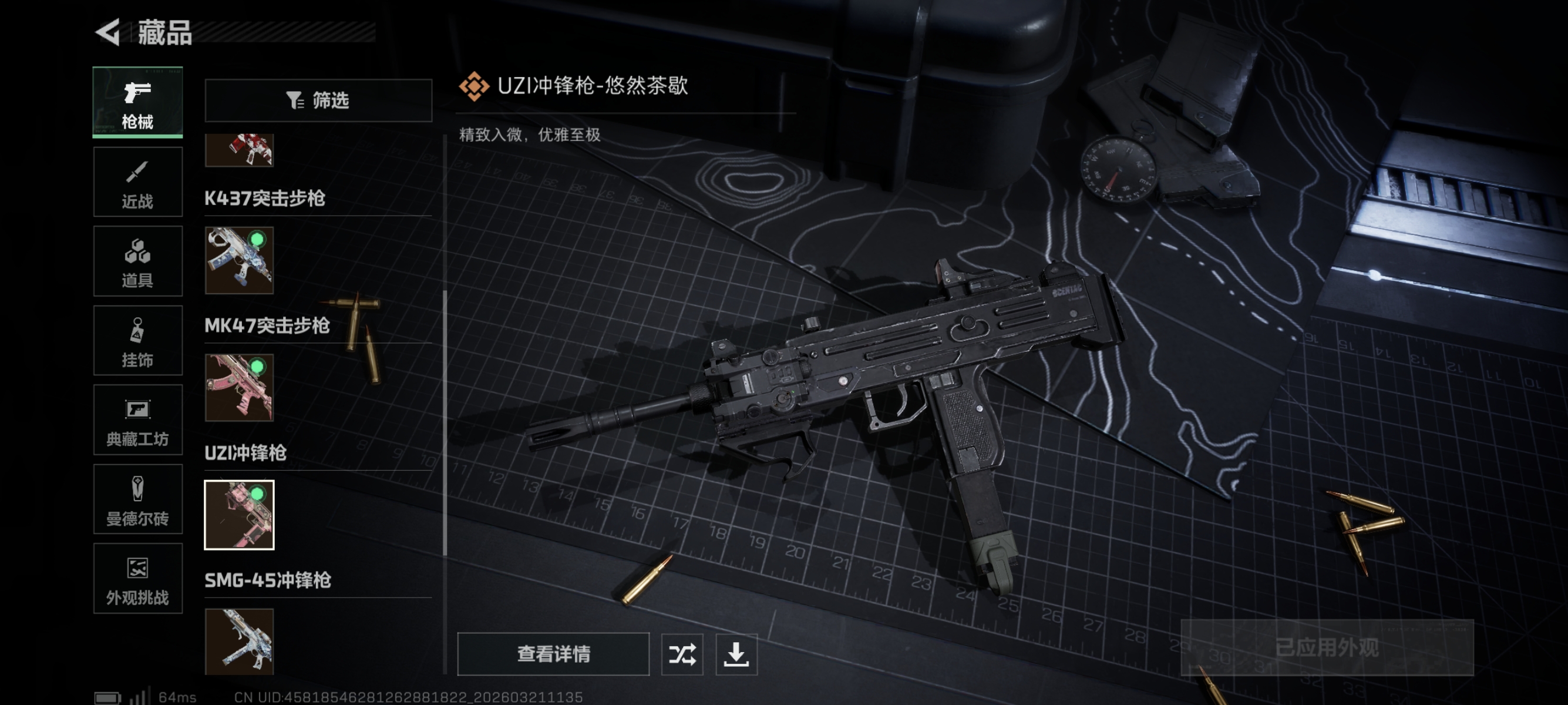Select the 枪械 category icon

tap(137, 102)
